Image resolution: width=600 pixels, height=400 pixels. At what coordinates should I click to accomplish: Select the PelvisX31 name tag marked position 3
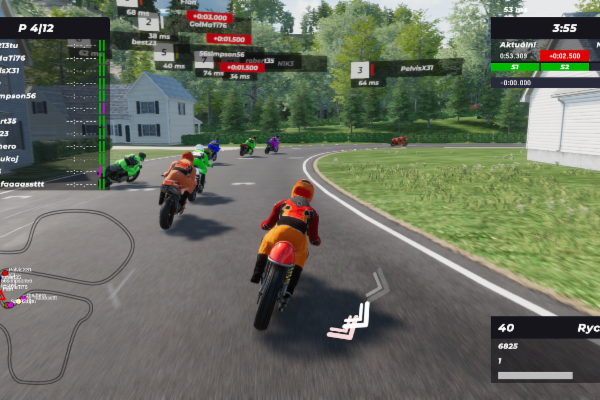click(405, 69)
